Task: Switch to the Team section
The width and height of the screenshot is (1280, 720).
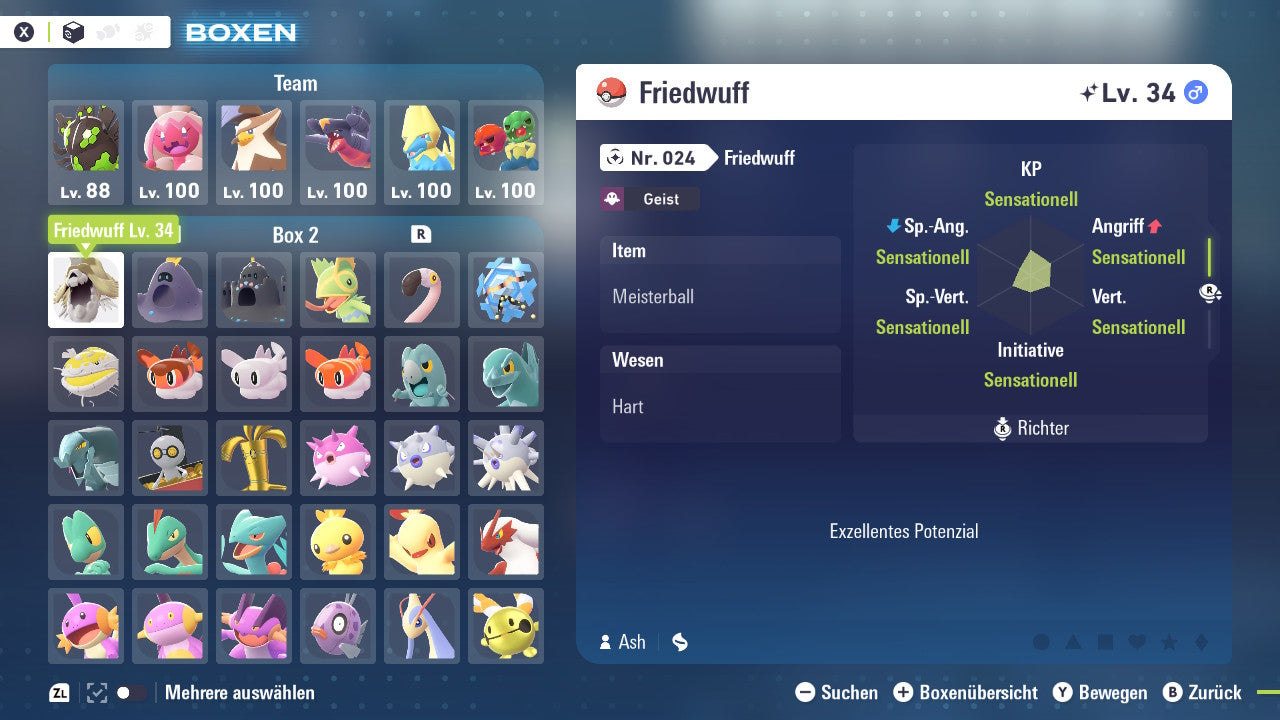Action: tap(295, 83)
